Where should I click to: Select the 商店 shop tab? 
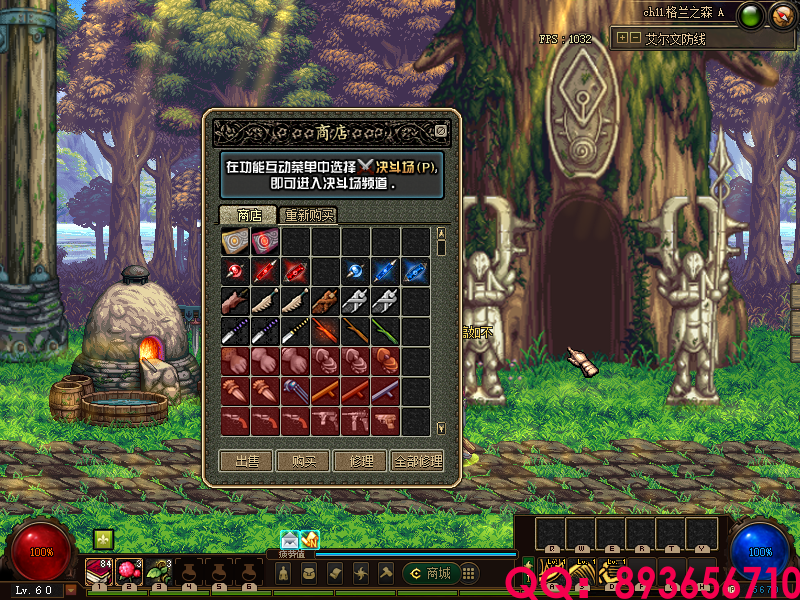click(x=248, y=215)
